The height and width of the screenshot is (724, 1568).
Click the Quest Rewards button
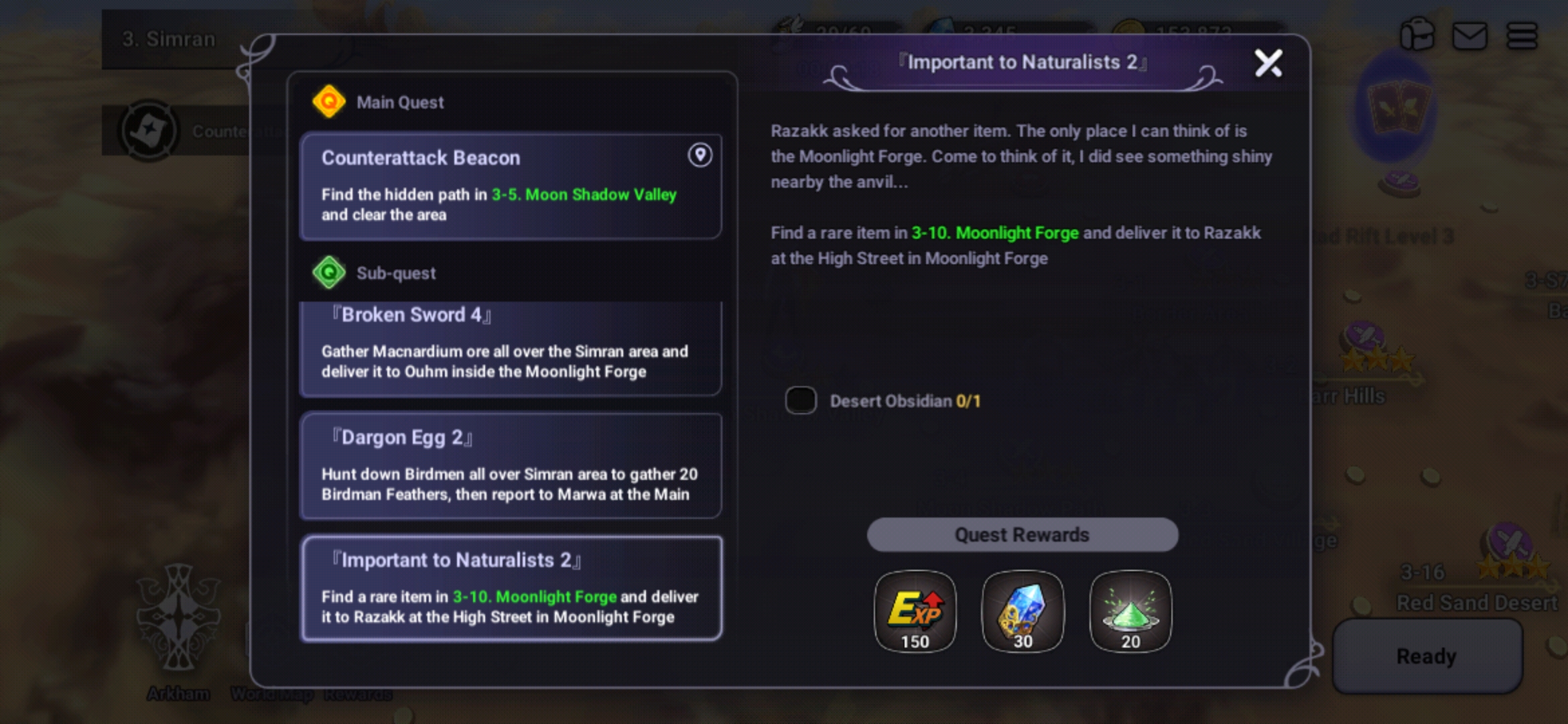[1023, 534]
